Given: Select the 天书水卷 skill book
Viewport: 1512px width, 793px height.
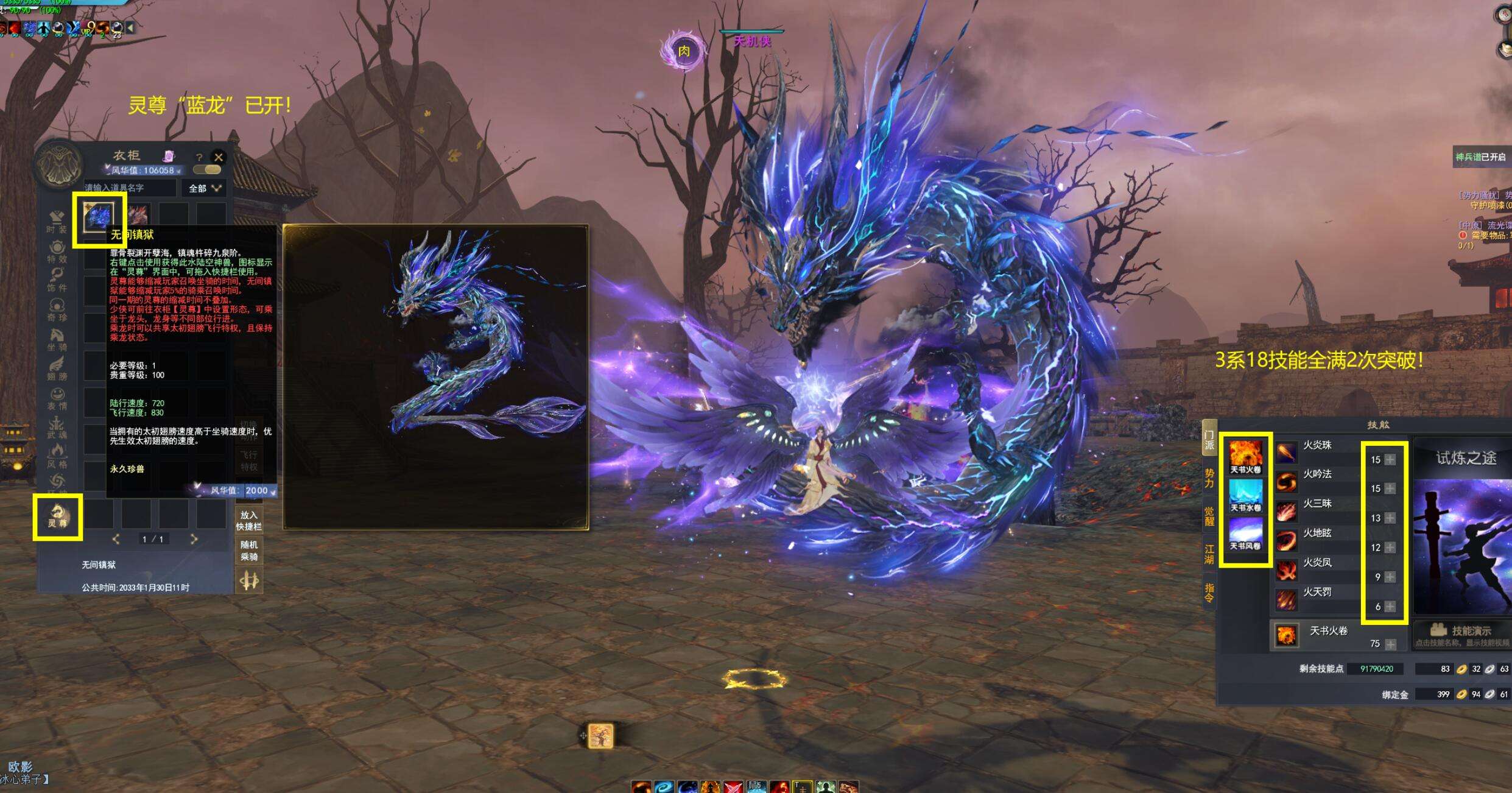Looking at the screenshot, I should pyautogui.click(x=1245, y=495).
